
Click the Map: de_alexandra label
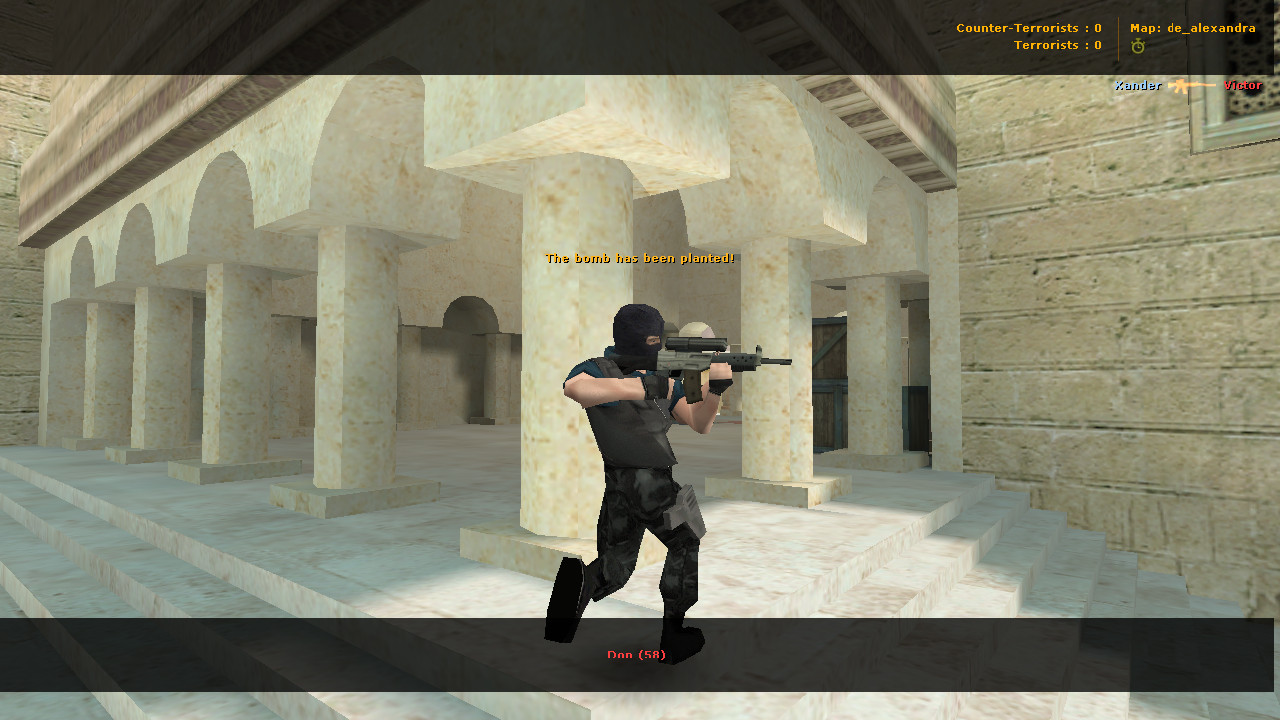1192,28
